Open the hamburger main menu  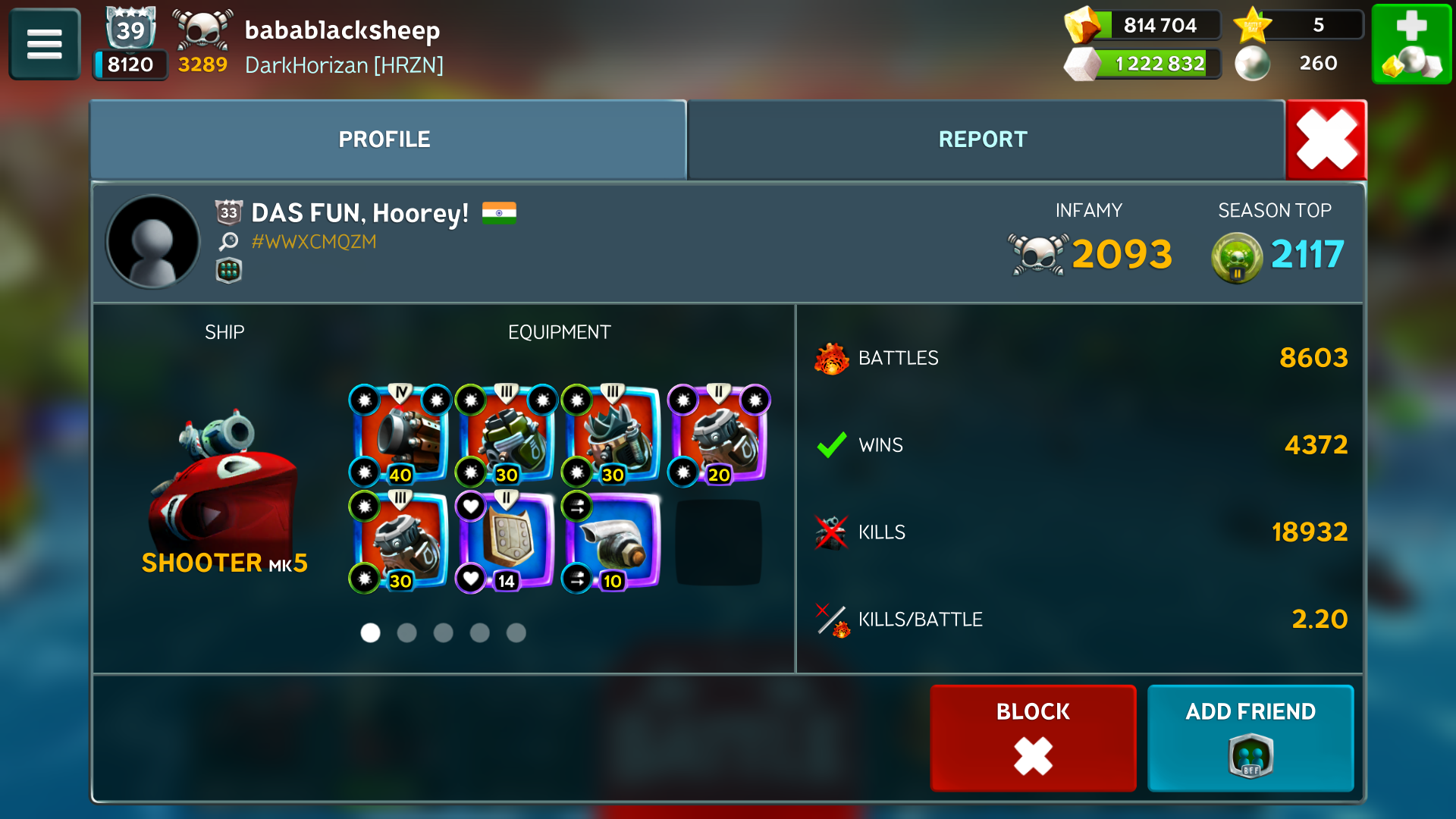pos(44,44)
